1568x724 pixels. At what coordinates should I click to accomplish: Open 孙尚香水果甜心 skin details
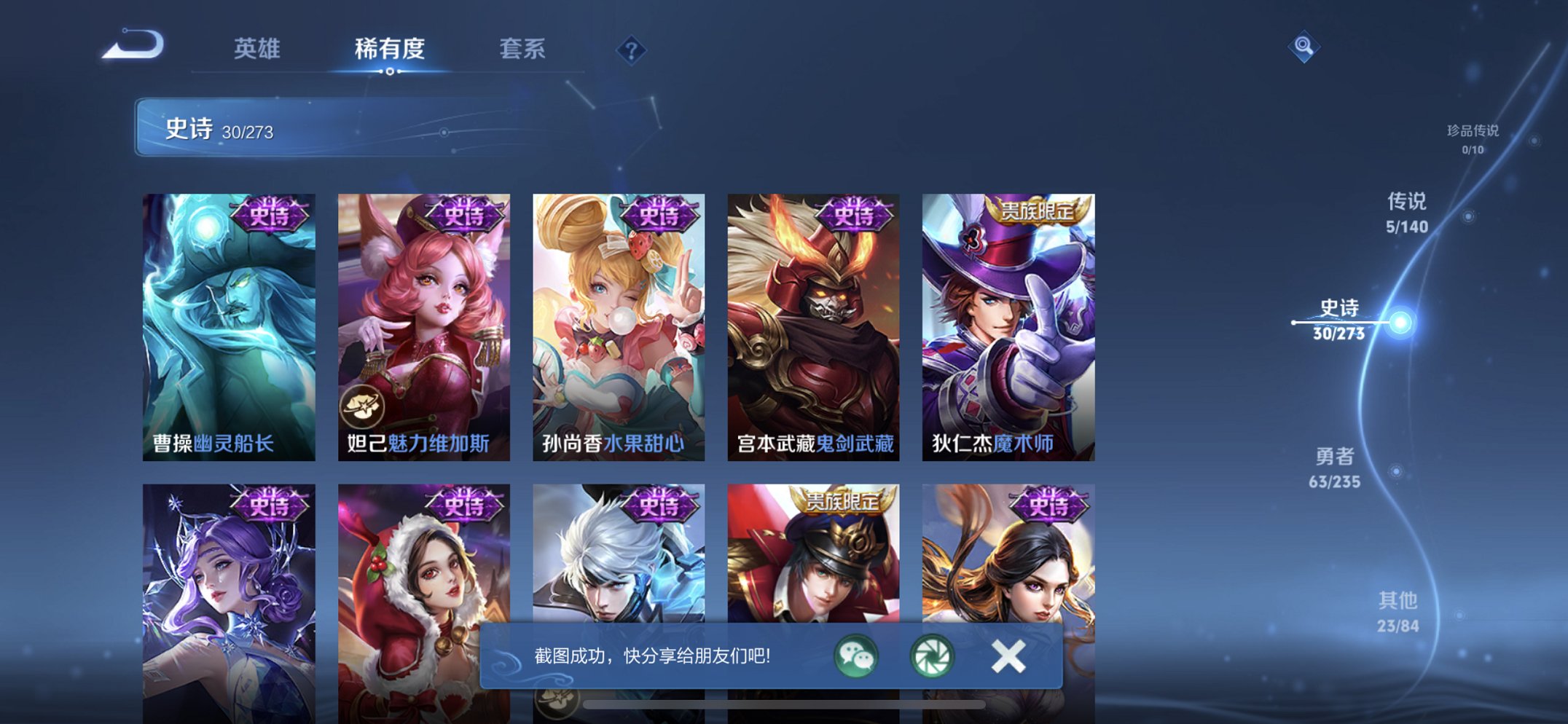point(618,328)
